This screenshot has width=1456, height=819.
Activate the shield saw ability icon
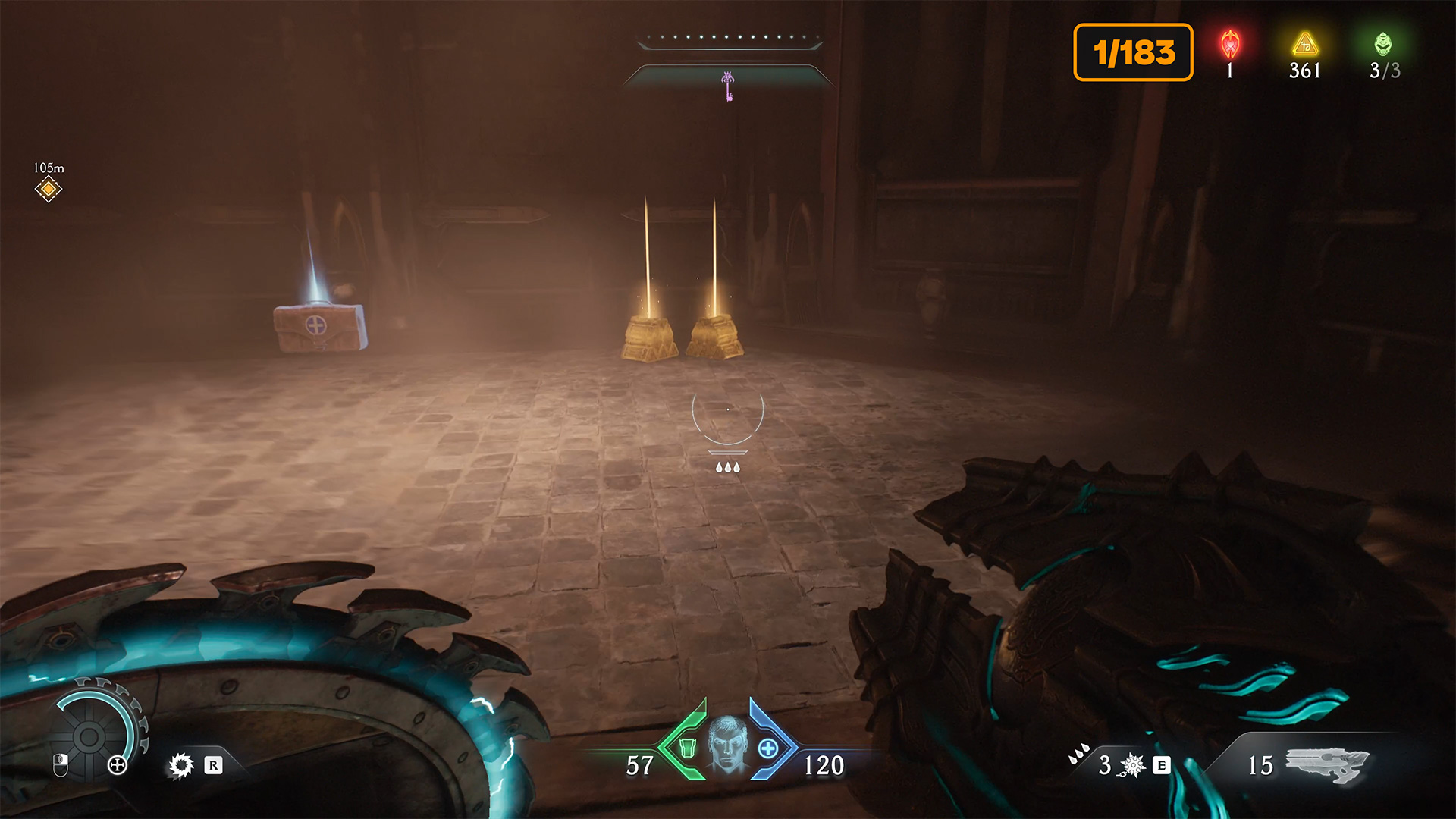pos(181,765)
